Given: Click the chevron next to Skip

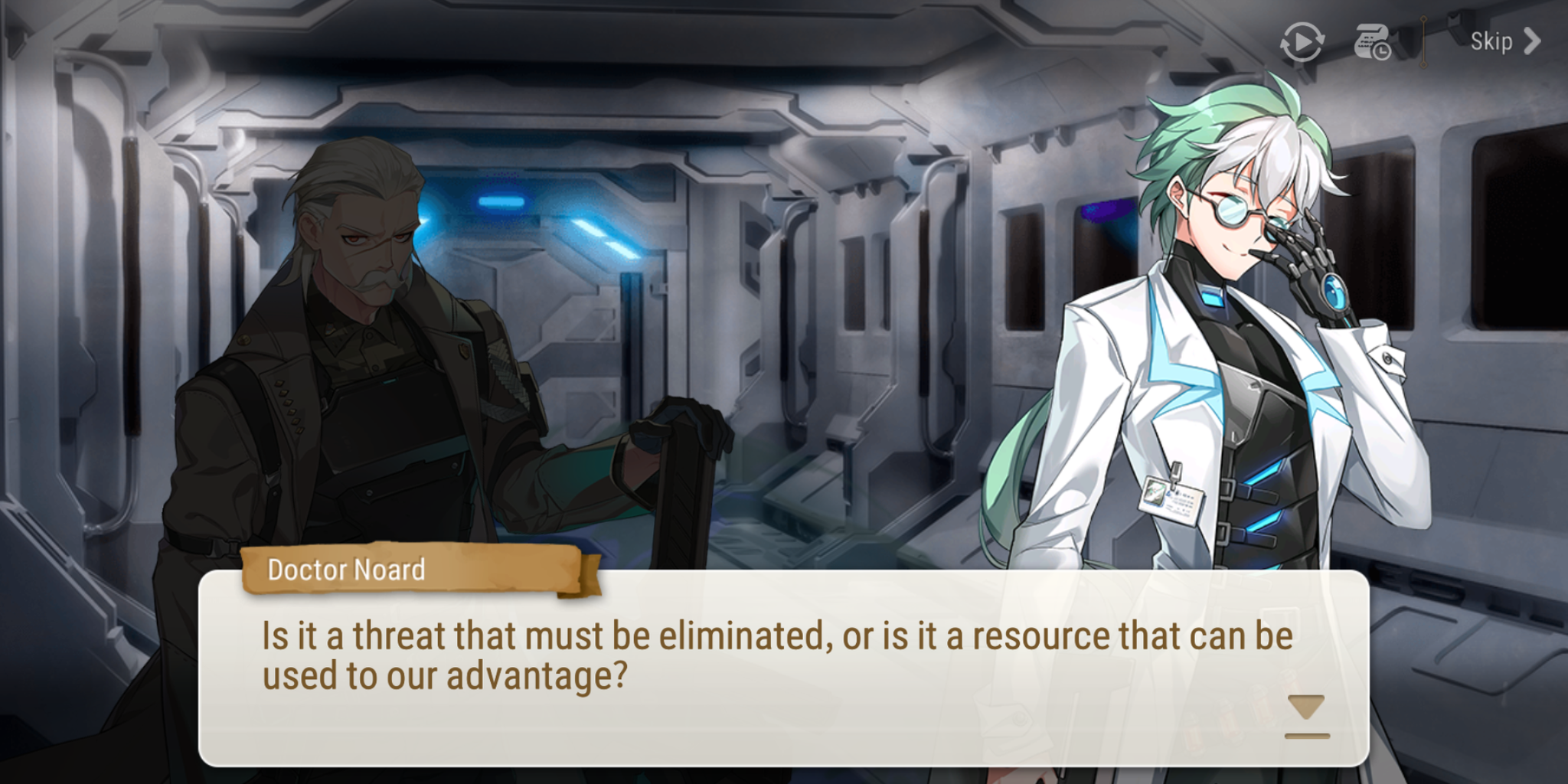Looking at the screenshot, I should point(1532,41).
